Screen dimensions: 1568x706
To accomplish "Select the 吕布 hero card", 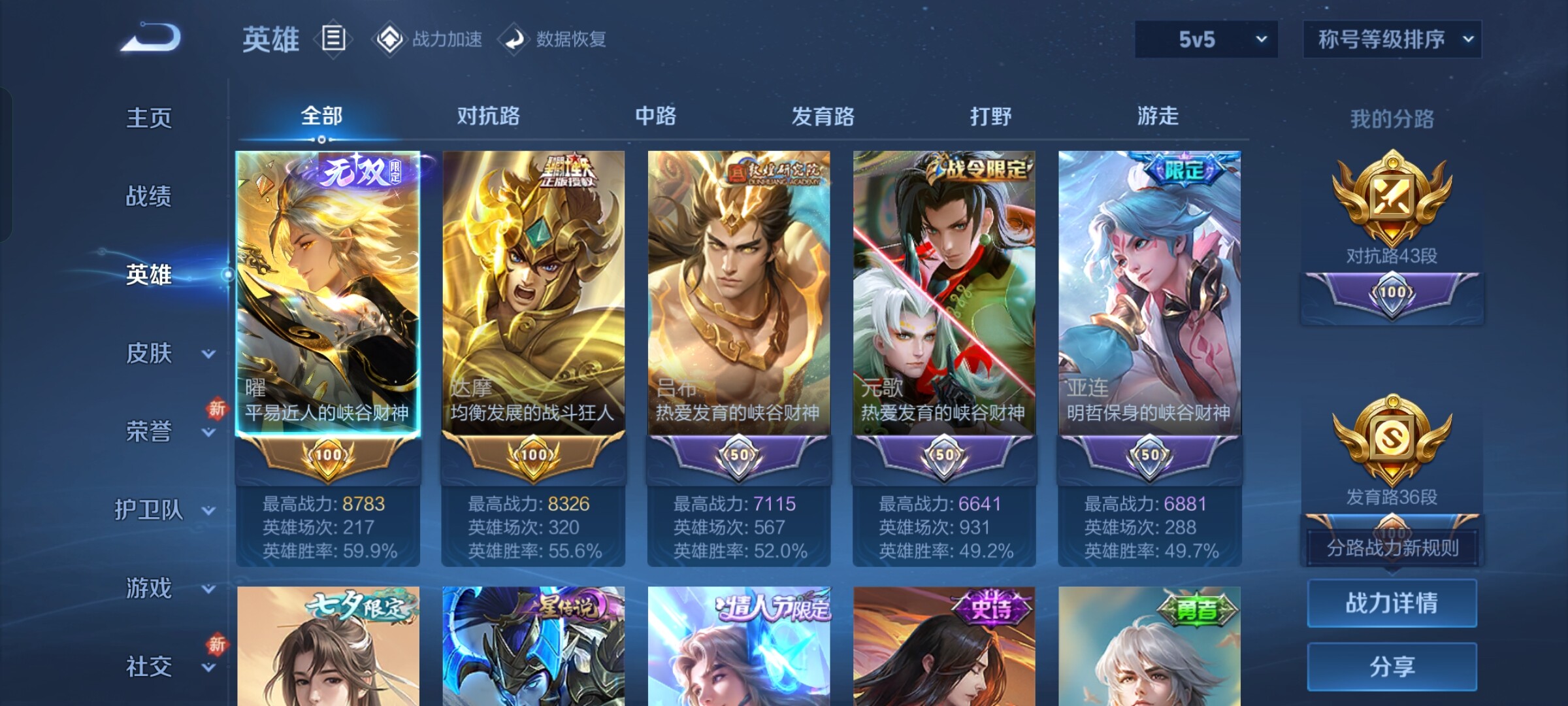I will click(x=739, y=294).
